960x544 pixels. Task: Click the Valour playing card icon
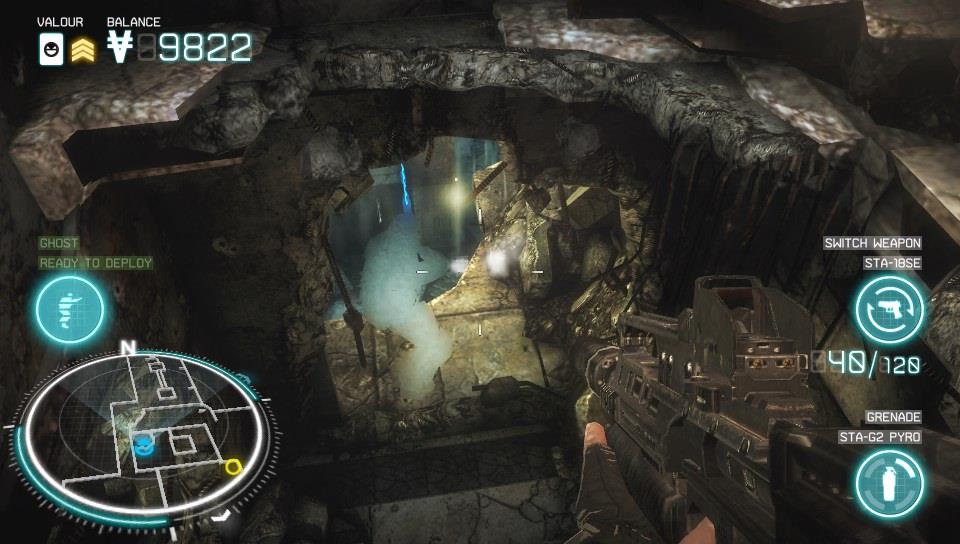click(51, 47)
